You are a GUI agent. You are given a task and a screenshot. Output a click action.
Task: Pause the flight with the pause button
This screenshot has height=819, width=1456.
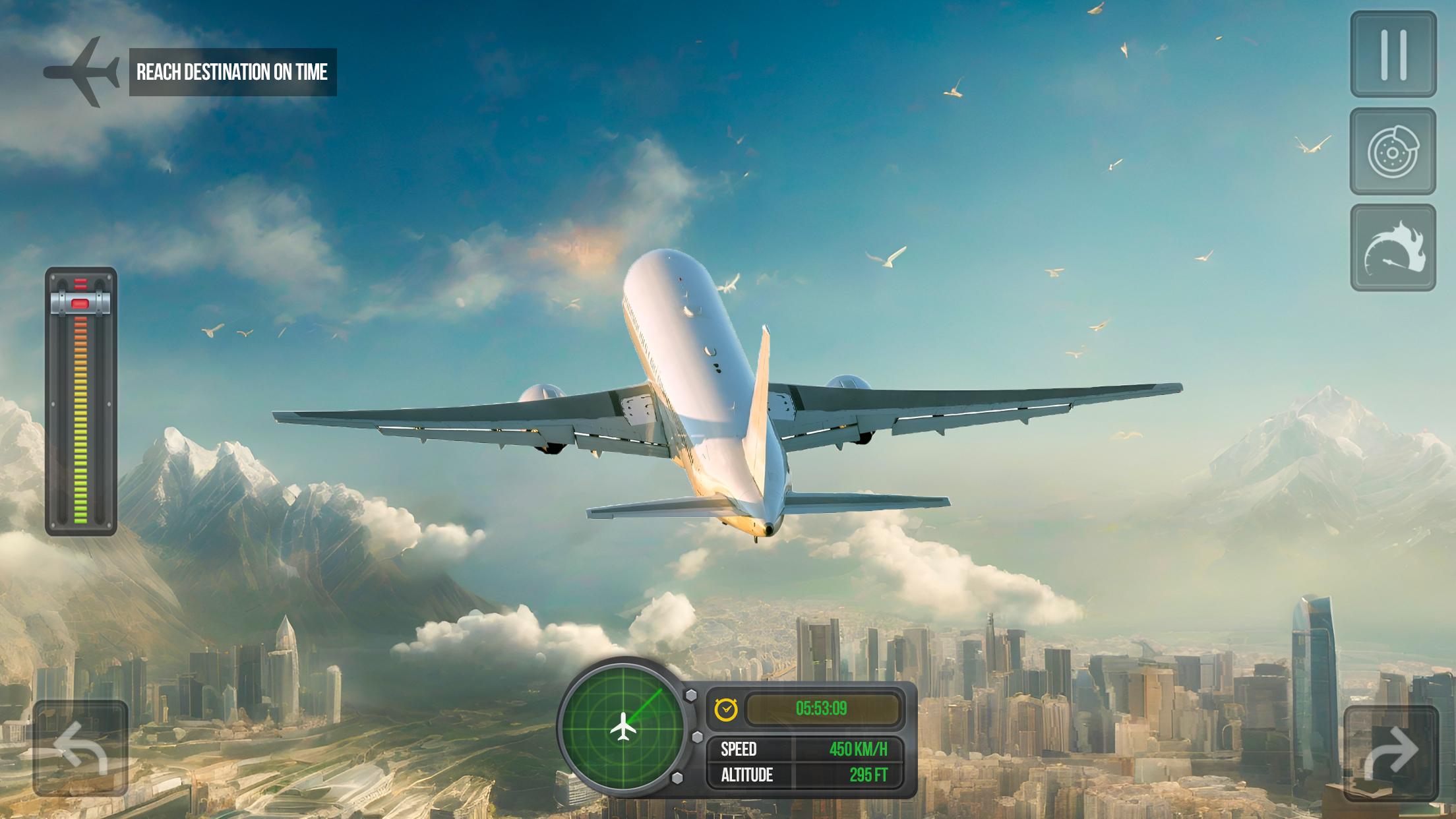[x=1393, y=54]
